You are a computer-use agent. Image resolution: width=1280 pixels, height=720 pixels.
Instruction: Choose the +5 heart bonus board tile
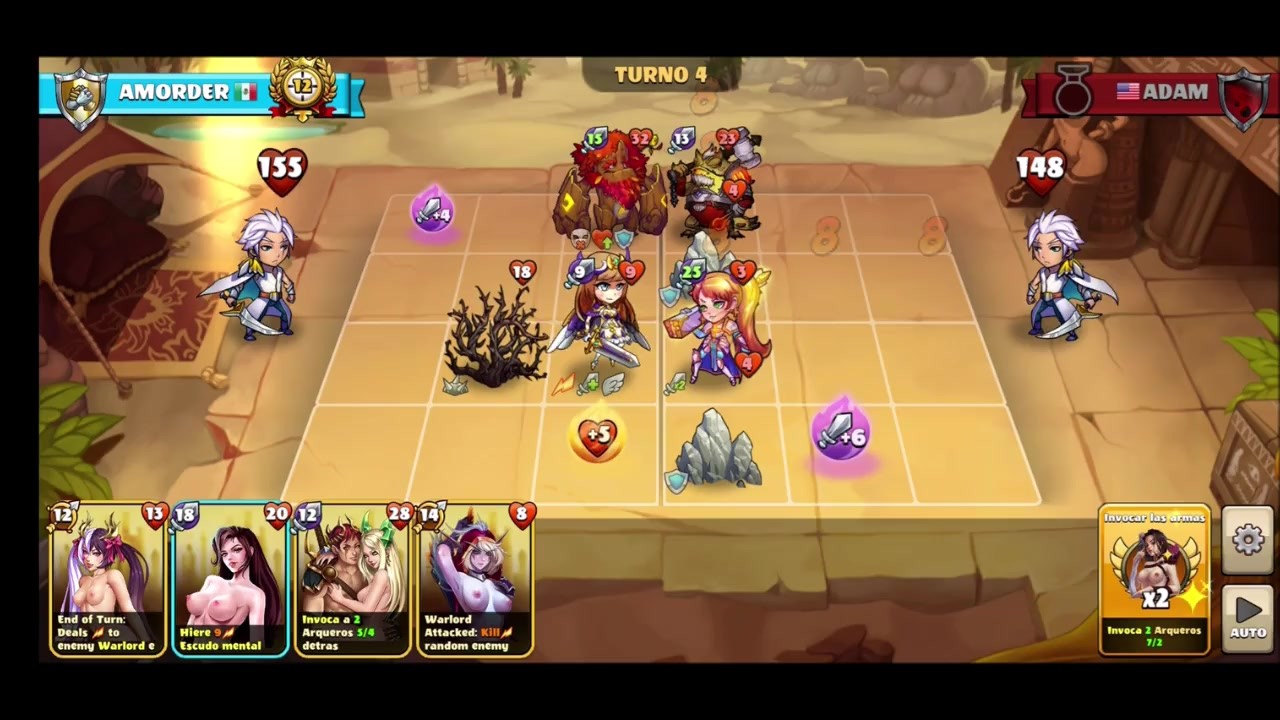tap(597, 436)
